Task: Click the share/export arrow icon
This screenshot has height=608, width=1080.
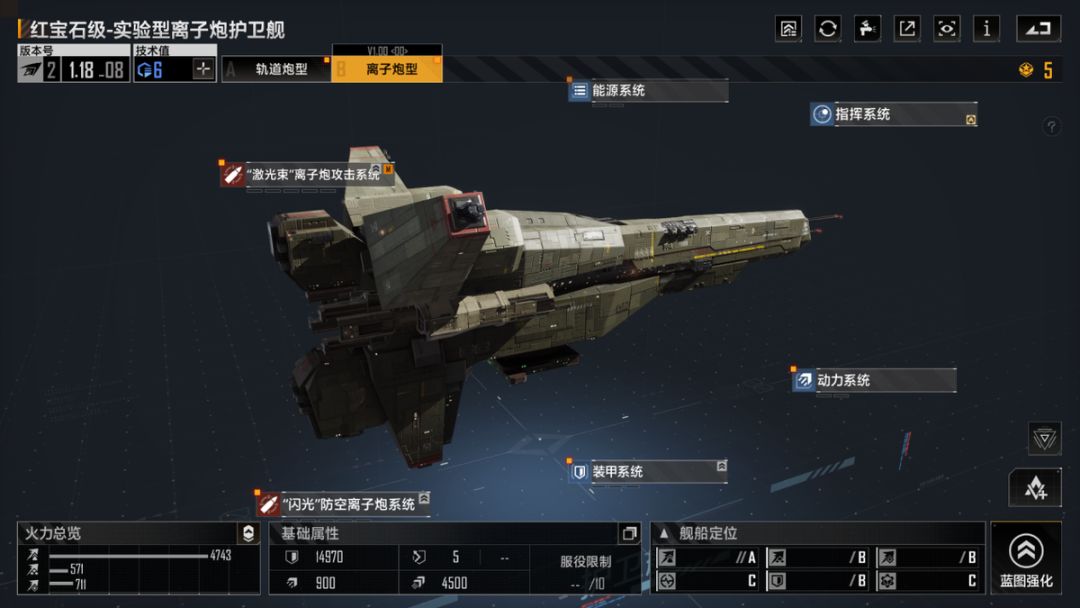Action: (x=907, y=29)
